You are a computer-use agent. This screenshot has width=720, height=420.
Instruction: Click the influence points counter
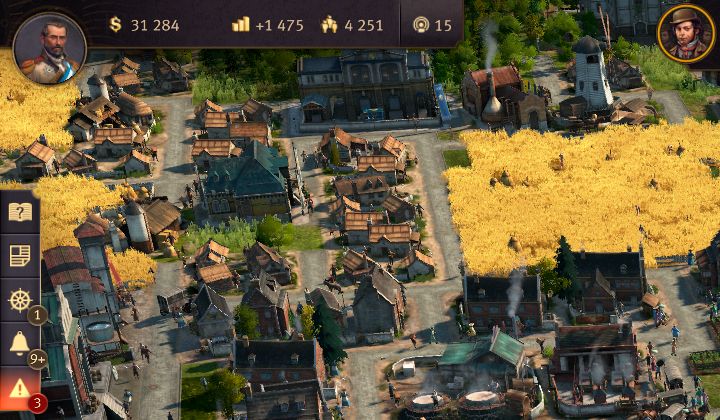click(431, 24)
